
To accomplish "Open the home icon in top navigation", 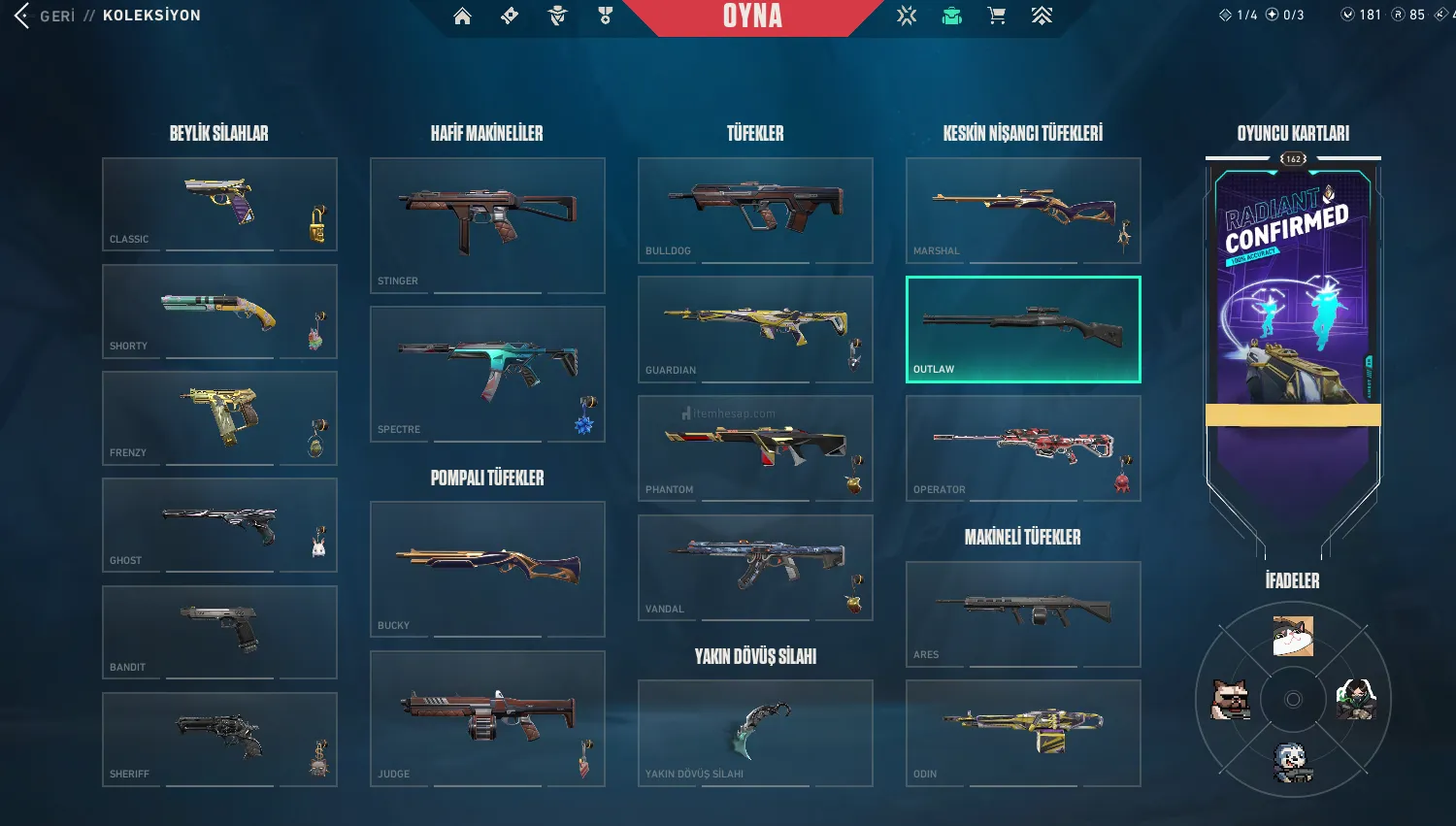I will 462,16.
